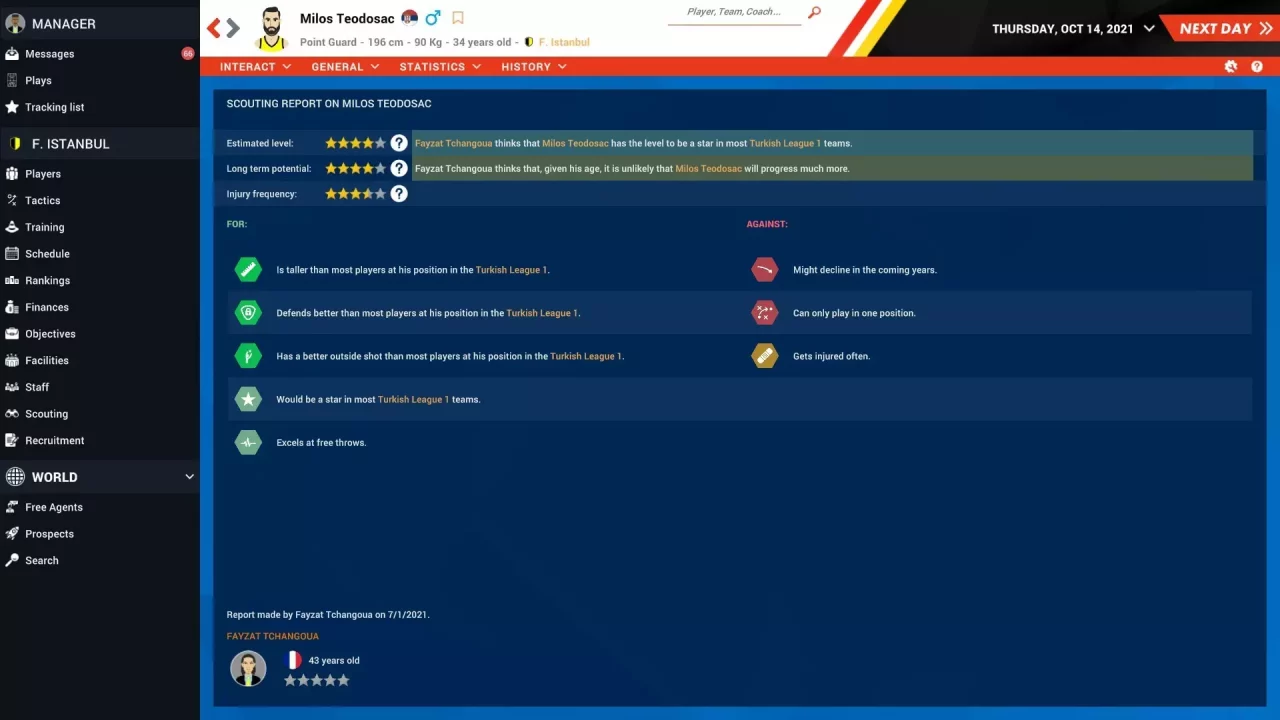Click the star badge for Turkish League 1

[x=248, y=398]
